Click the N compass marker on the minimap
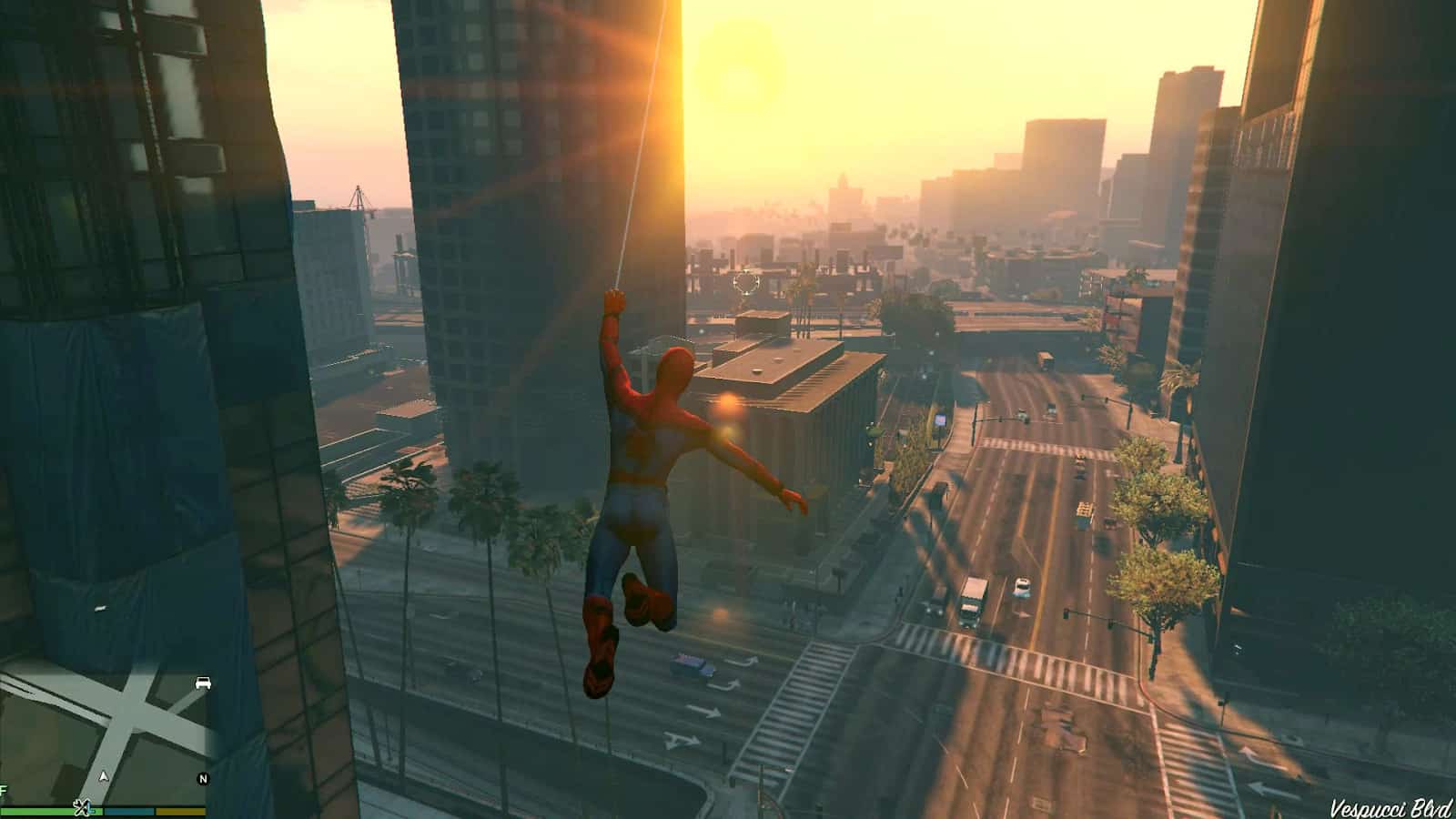This screenshot has width=1456, height=819. coord(203,778)
